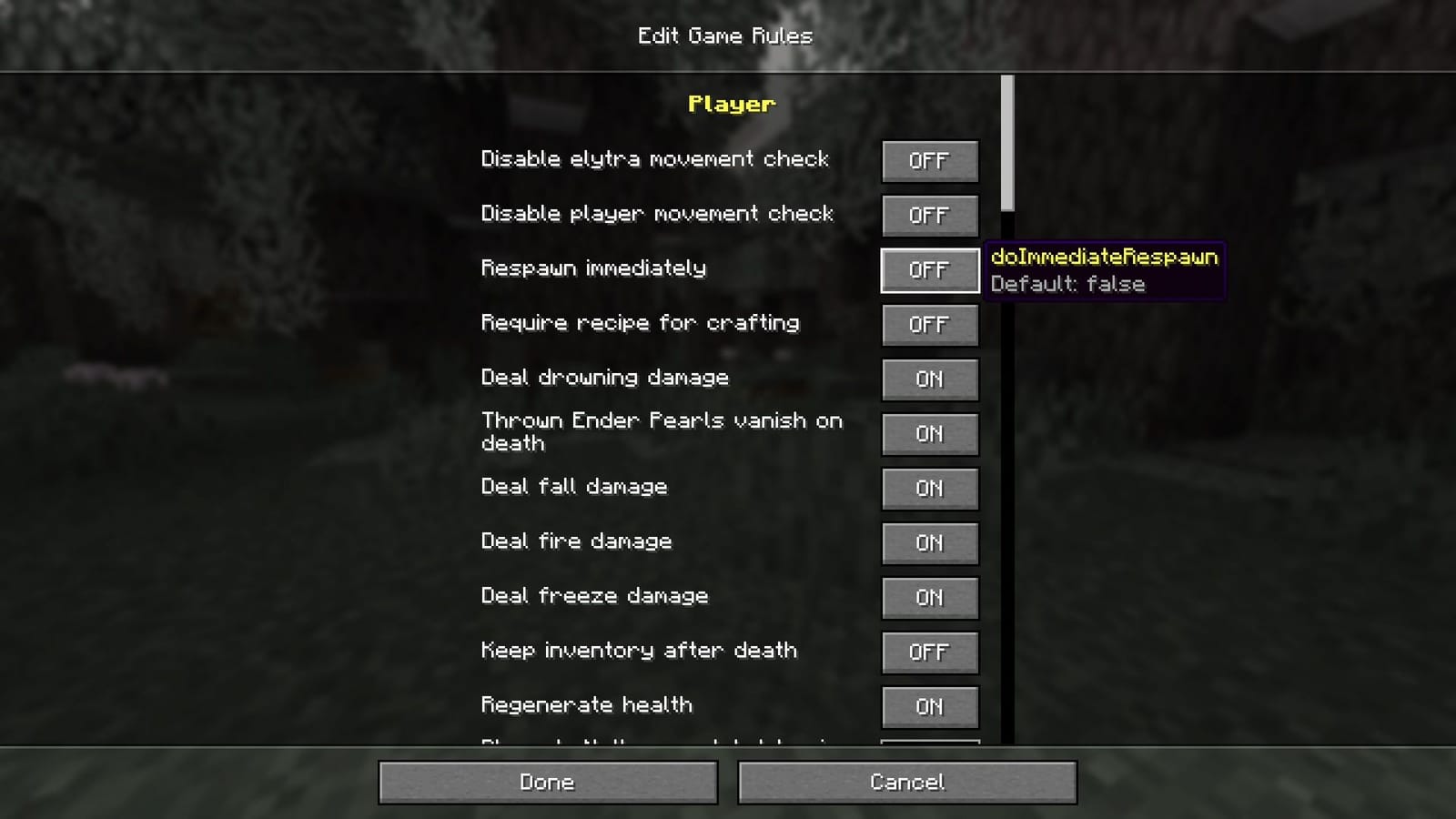Image resolution: width=1456 pixels, height=819 pixels.
Task: Disable the Deal drowning damage rule
Action: coord(929,379)
